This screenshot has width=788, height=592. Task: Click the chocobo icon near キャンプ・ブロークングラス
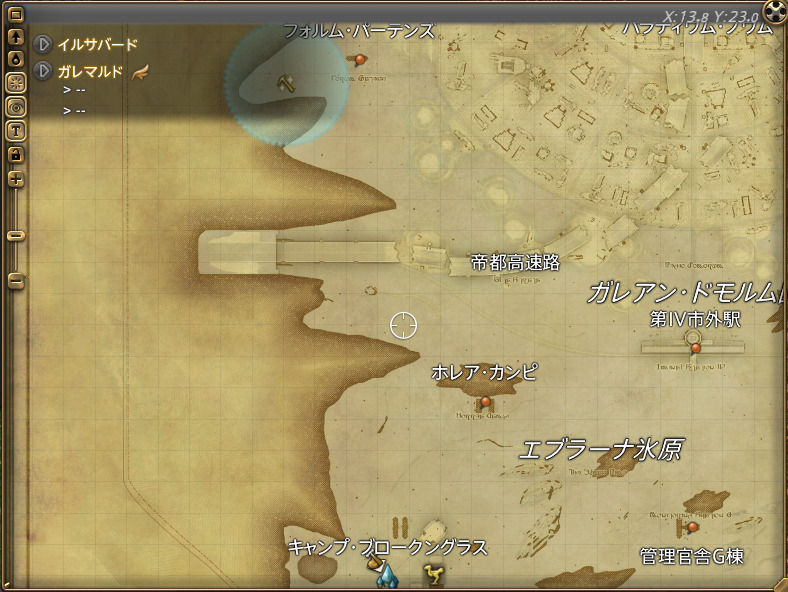pos(434,575)
